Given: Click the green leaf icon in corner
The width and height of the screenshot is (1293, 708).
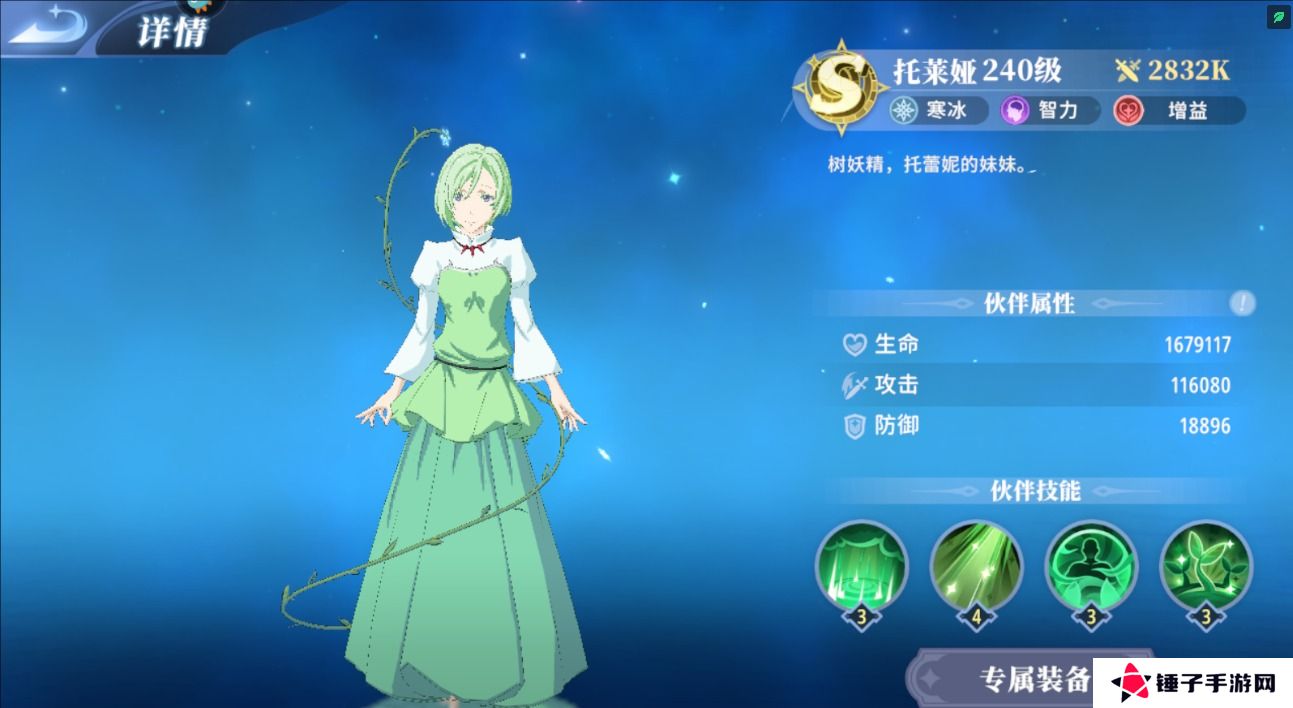Looking at the screenshot, I should 1279,17.
